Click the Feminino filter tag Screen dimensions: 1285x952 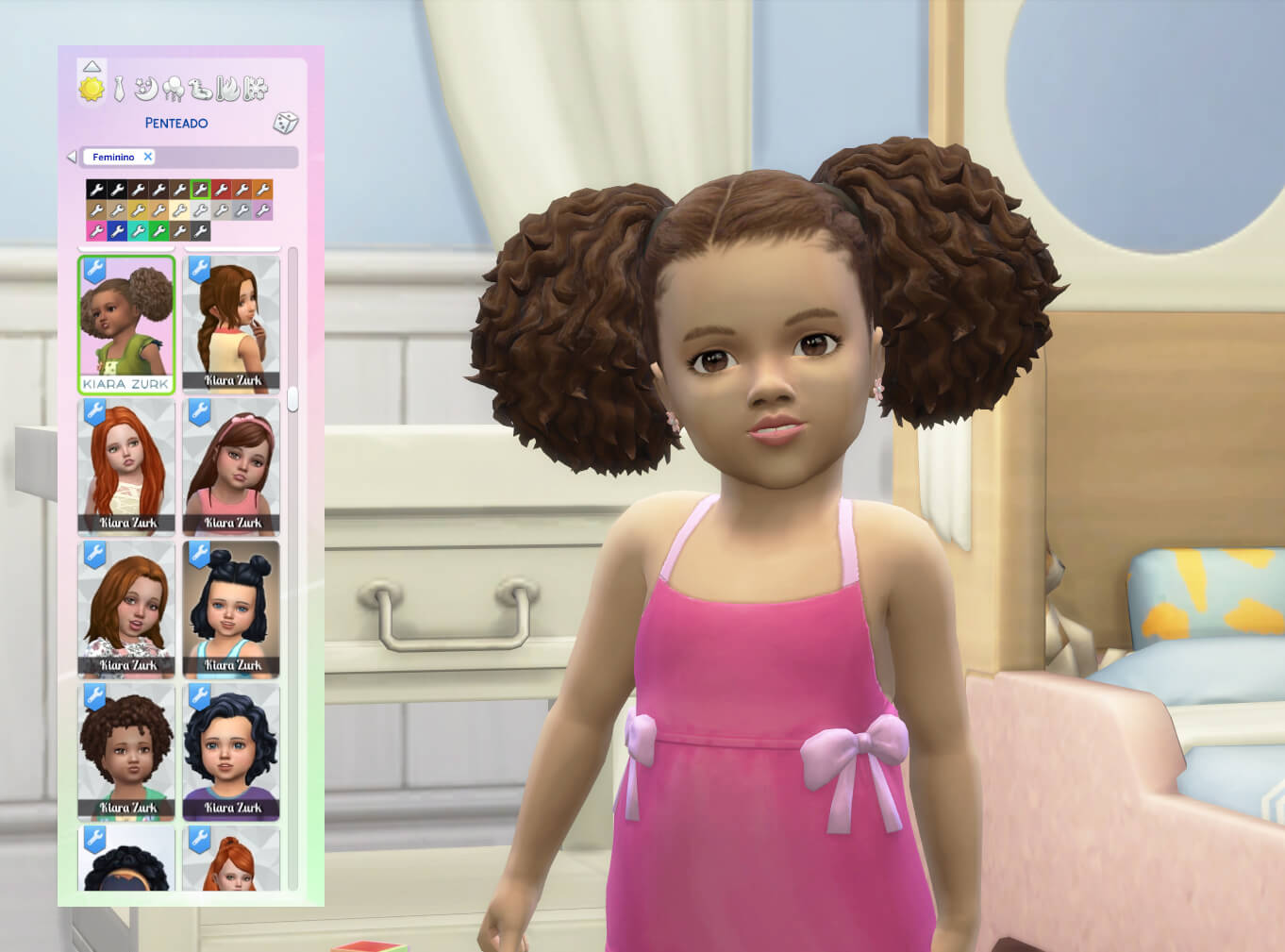click(x=113, y=157)
